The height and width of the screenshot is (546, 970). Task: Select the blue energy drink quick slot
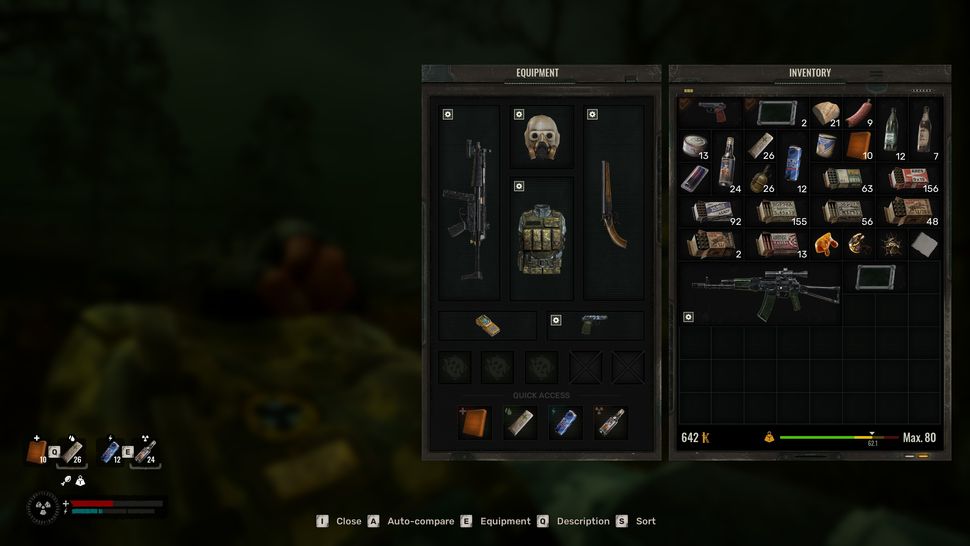click(x=563, y=421)
